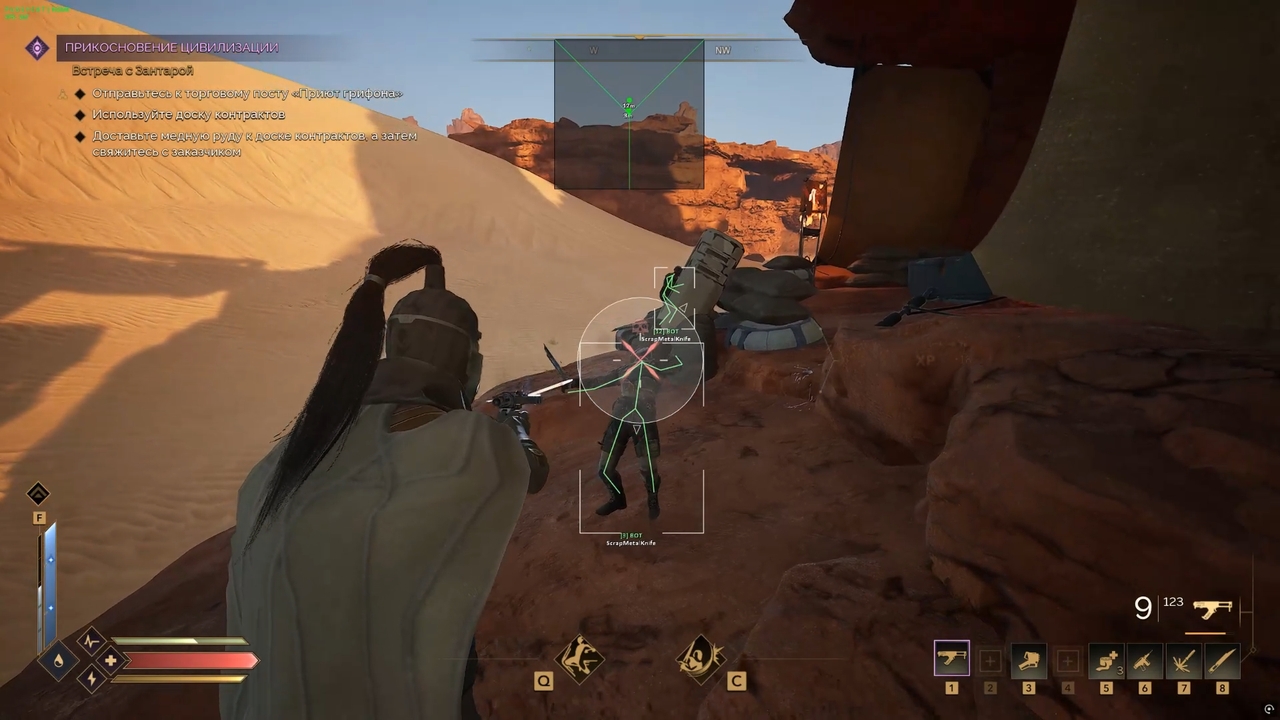The height and width of the screenshot is (720, 1280).
Task: Click the NW marker on the minimap
Action: pyautogui.click(x=723, y=49)
